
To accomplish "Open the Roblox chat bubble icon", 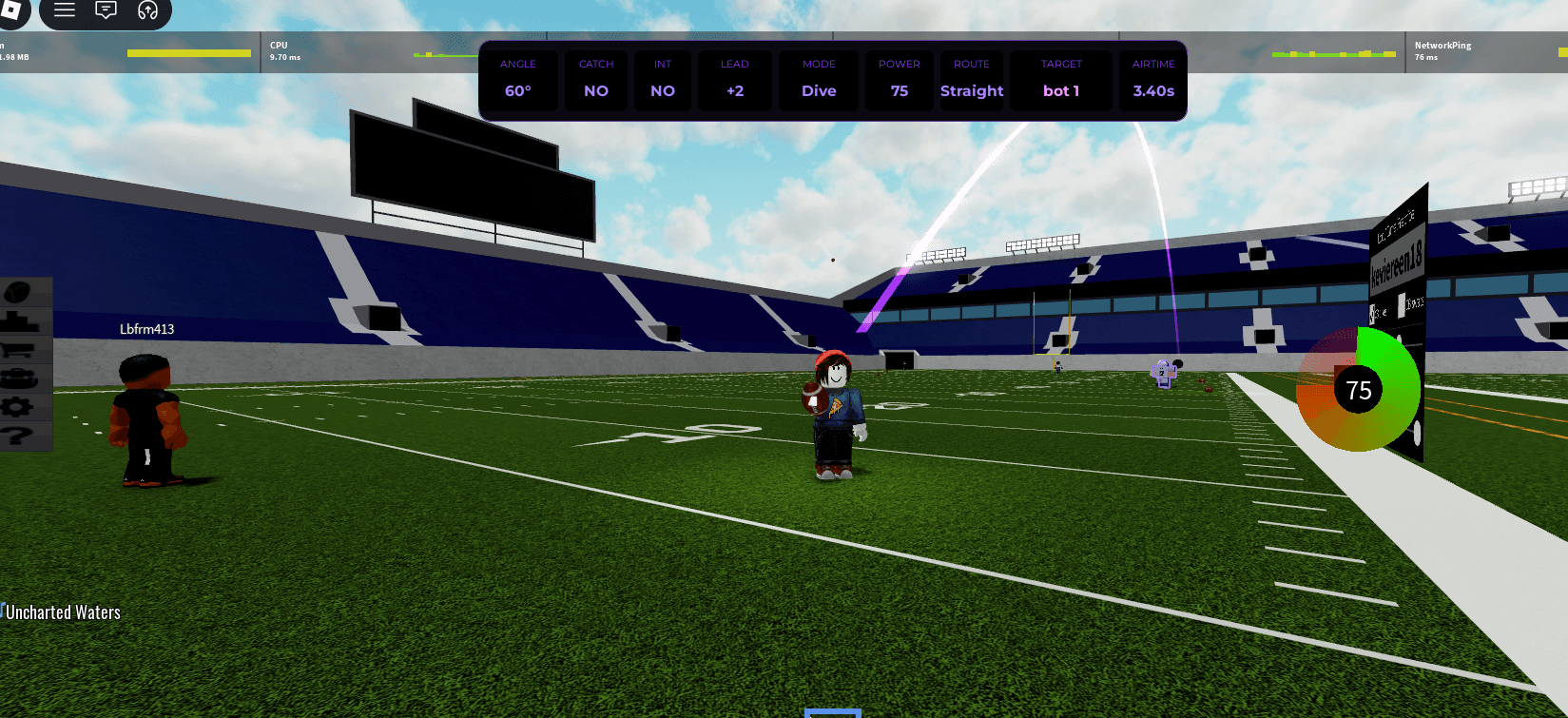I will tap(106, 10).
